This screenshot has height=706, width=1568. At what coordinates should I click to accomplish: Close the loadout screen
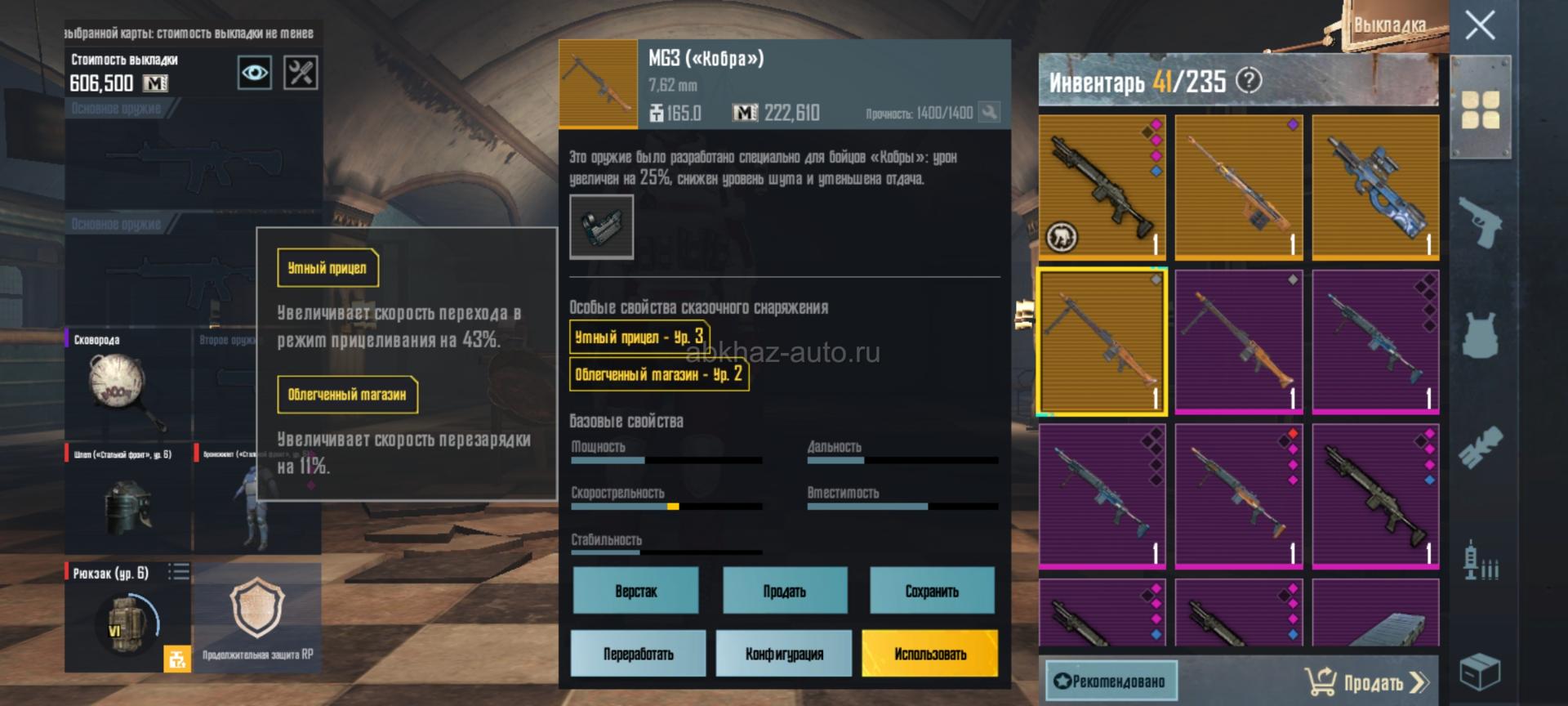[1480, 26]
